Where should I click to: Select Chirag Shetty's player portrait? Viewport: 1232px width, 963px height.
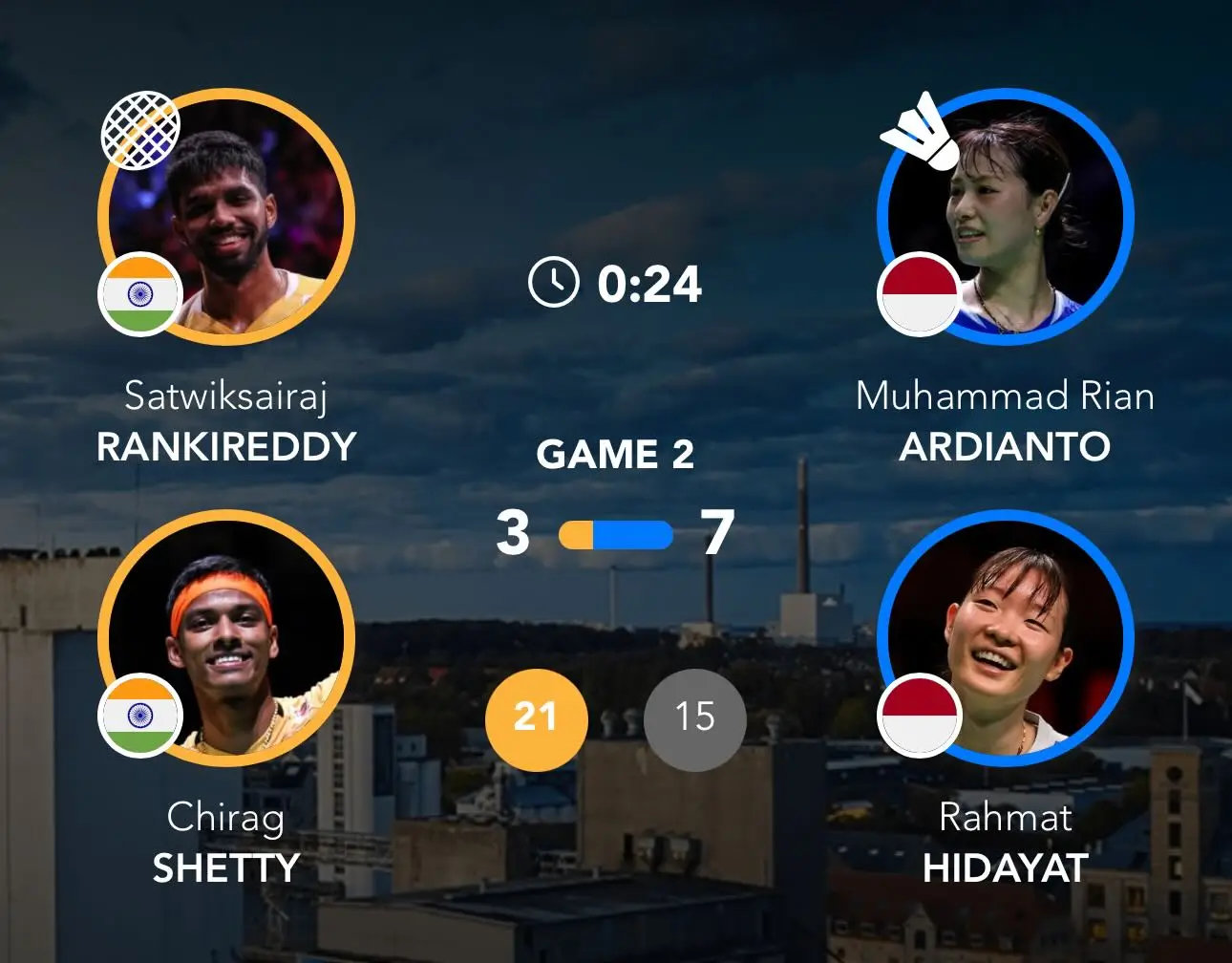pyautogui.click(x=226, y=638)
